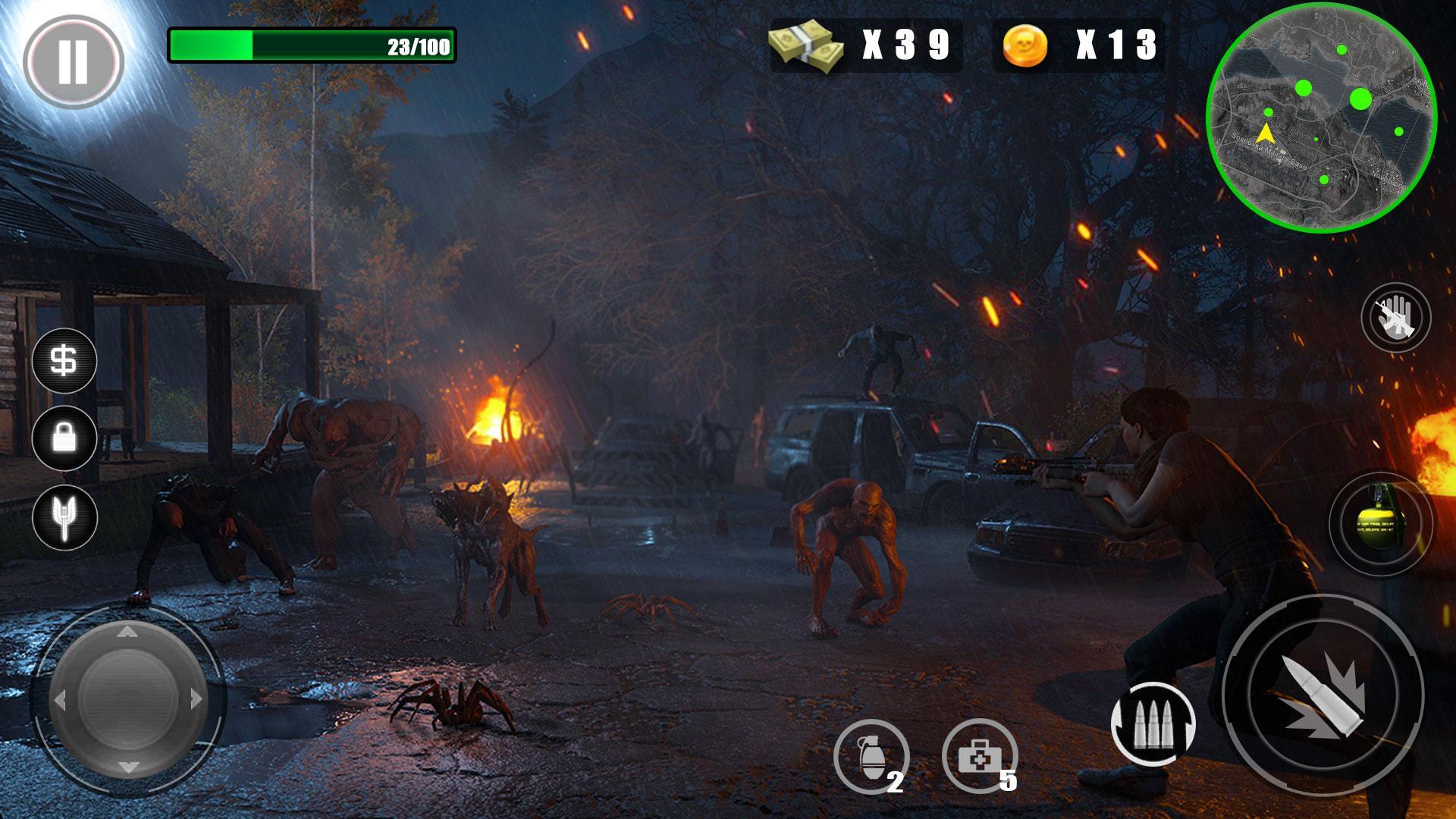Tap the skull coin counter X13
The height and width of the screenshot is (819, 1456).
tap(1077, 47)
